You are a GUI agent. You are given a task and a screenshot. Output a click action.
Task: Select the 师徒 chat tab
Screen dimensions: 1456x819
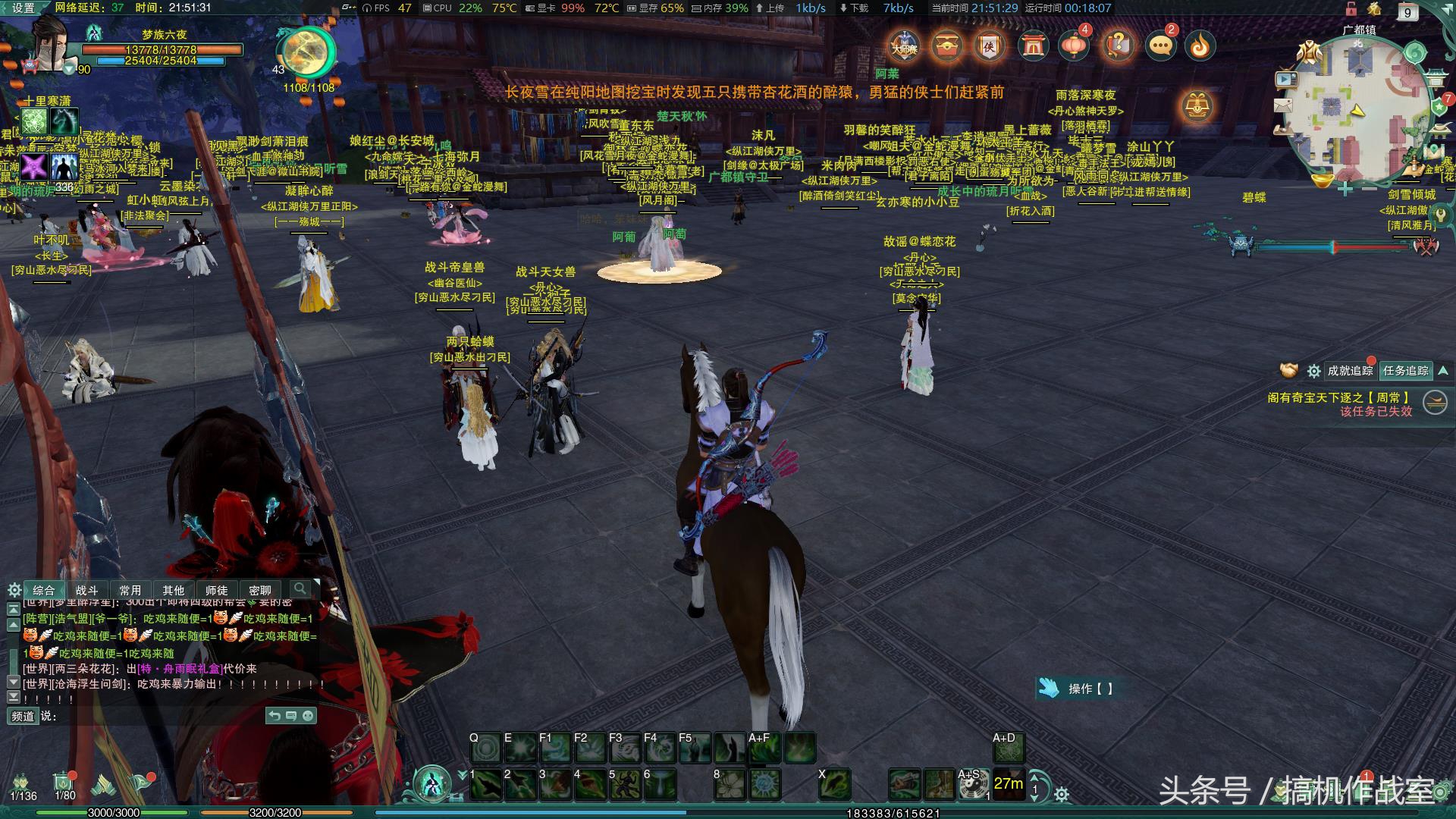[216, 590]
